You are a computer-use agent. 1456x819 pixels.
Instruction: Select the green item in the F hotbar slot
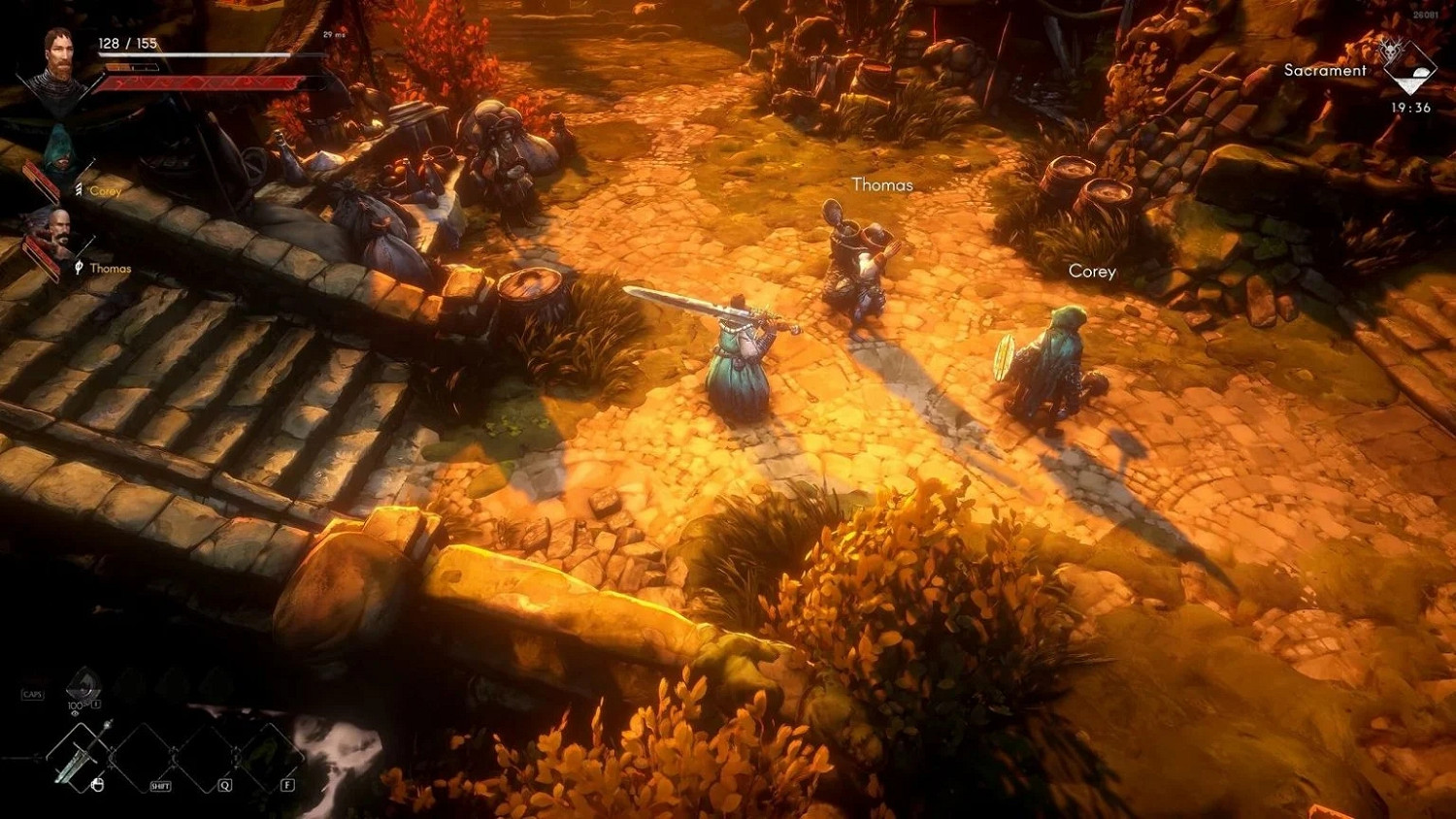264,755
